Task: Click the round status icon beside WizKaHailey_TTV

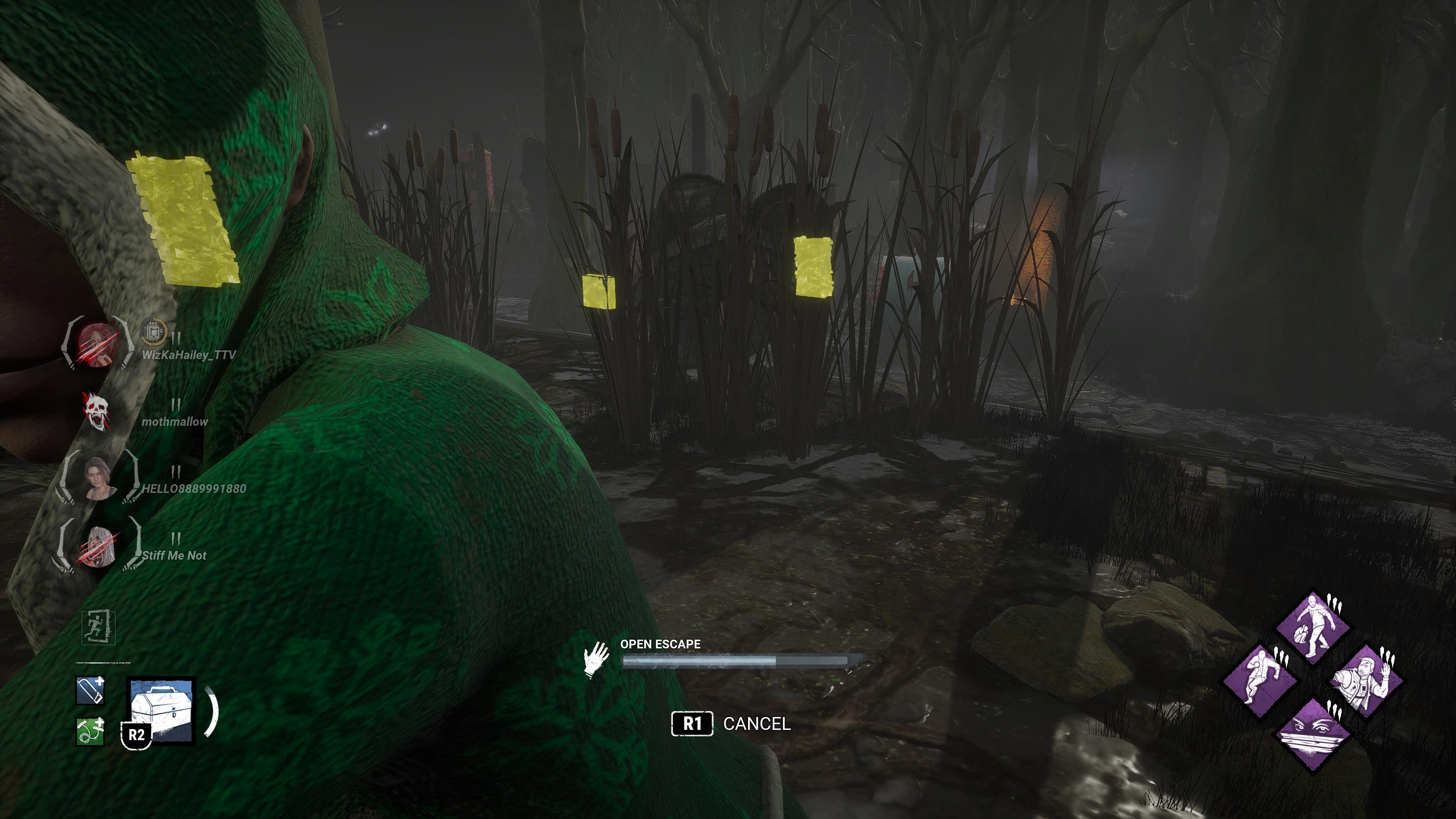Action: pyautogui.click(x=153, y=331)
